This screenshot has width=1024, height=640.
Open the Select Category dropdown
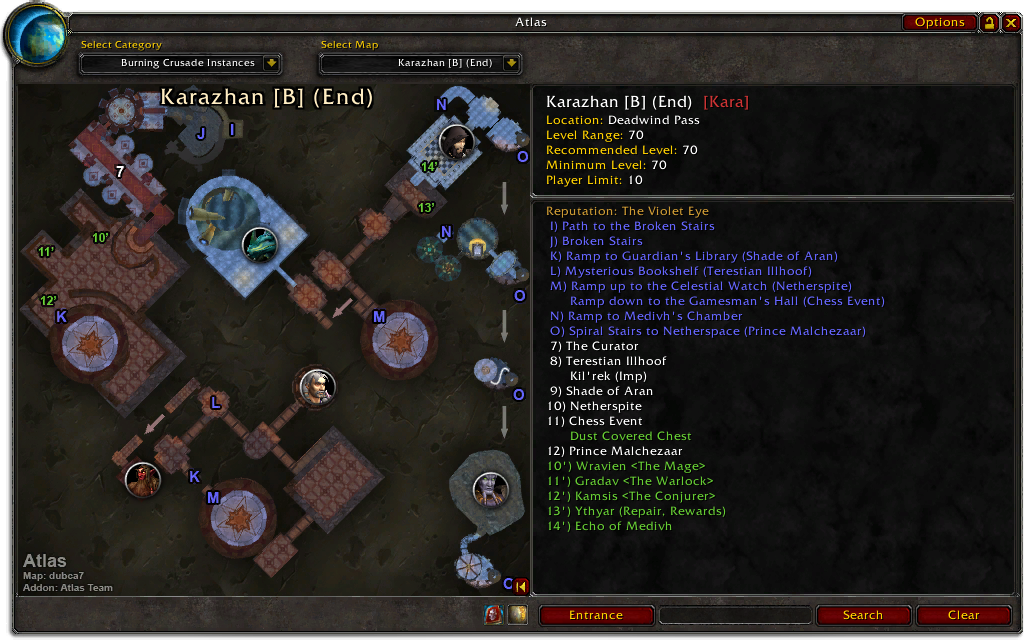[271, 63]
